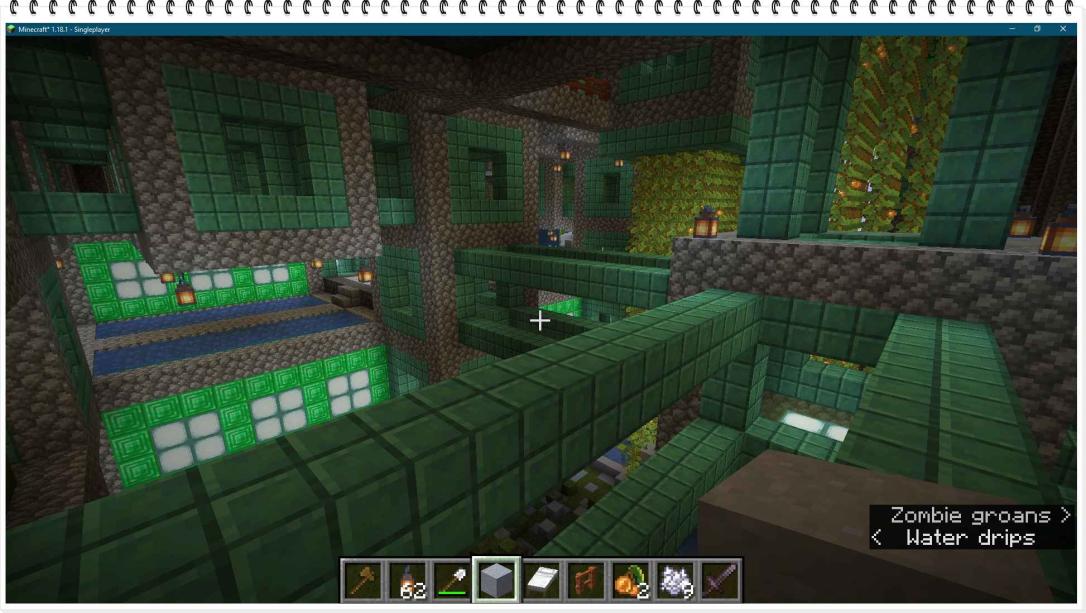
Task: Select the stack of 9 cobwebs
Action: [676, 580]
